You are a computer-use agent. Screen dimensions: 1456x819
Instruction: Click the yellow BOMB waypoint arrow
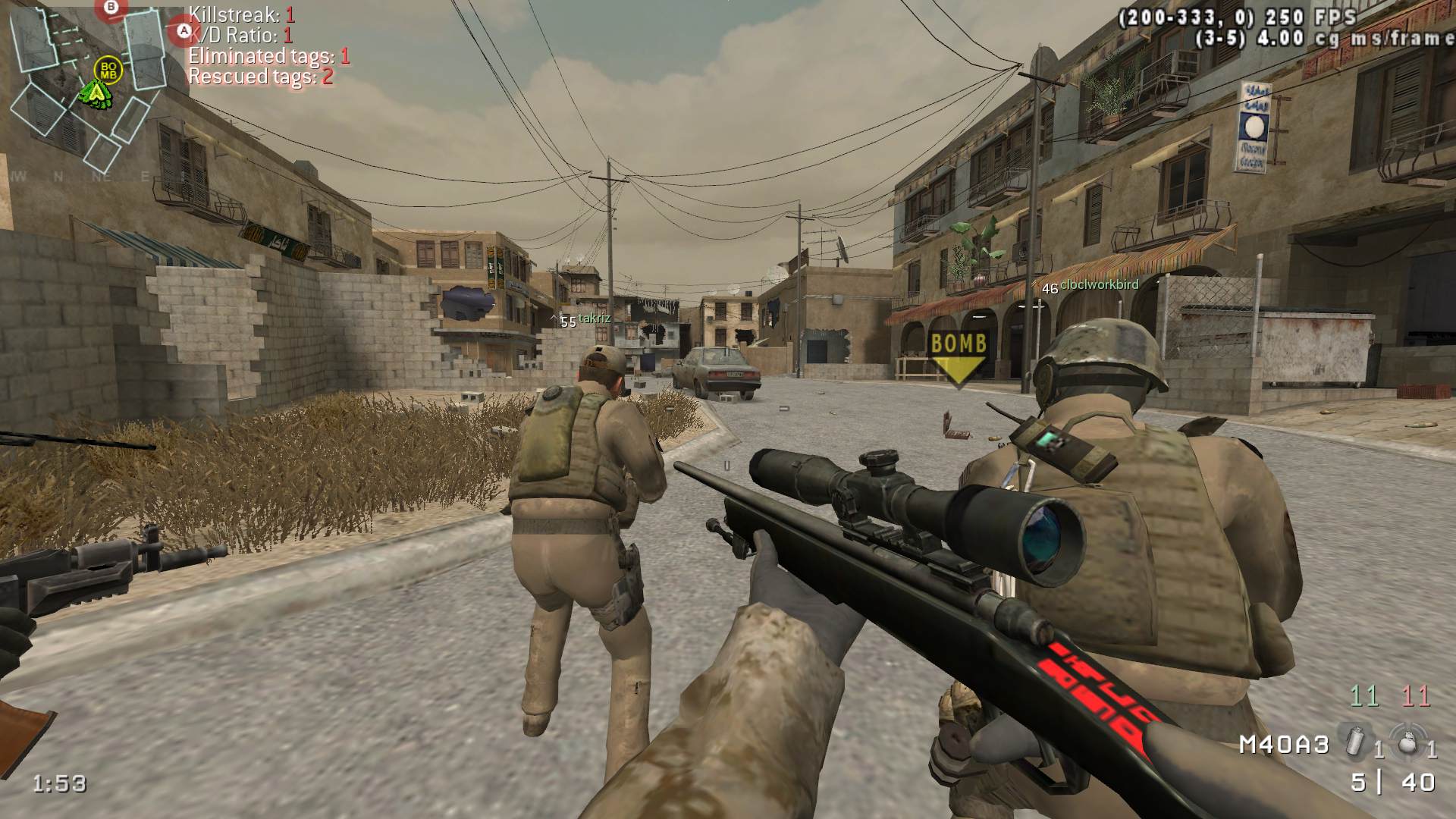tap(959, 356)
